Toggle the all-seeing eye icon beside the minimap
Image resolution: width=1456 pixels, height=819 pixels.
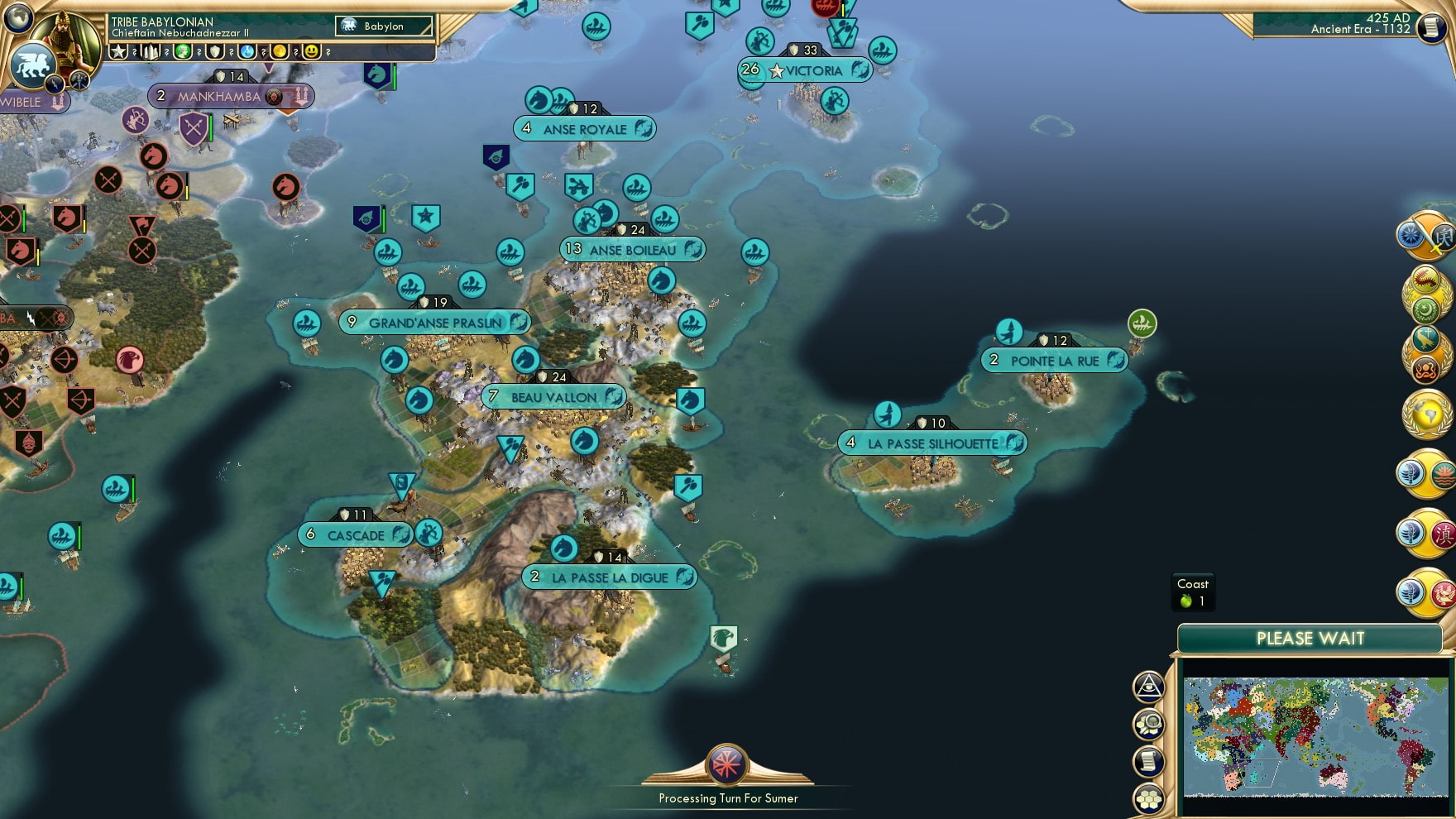[x=1148, y=687]
